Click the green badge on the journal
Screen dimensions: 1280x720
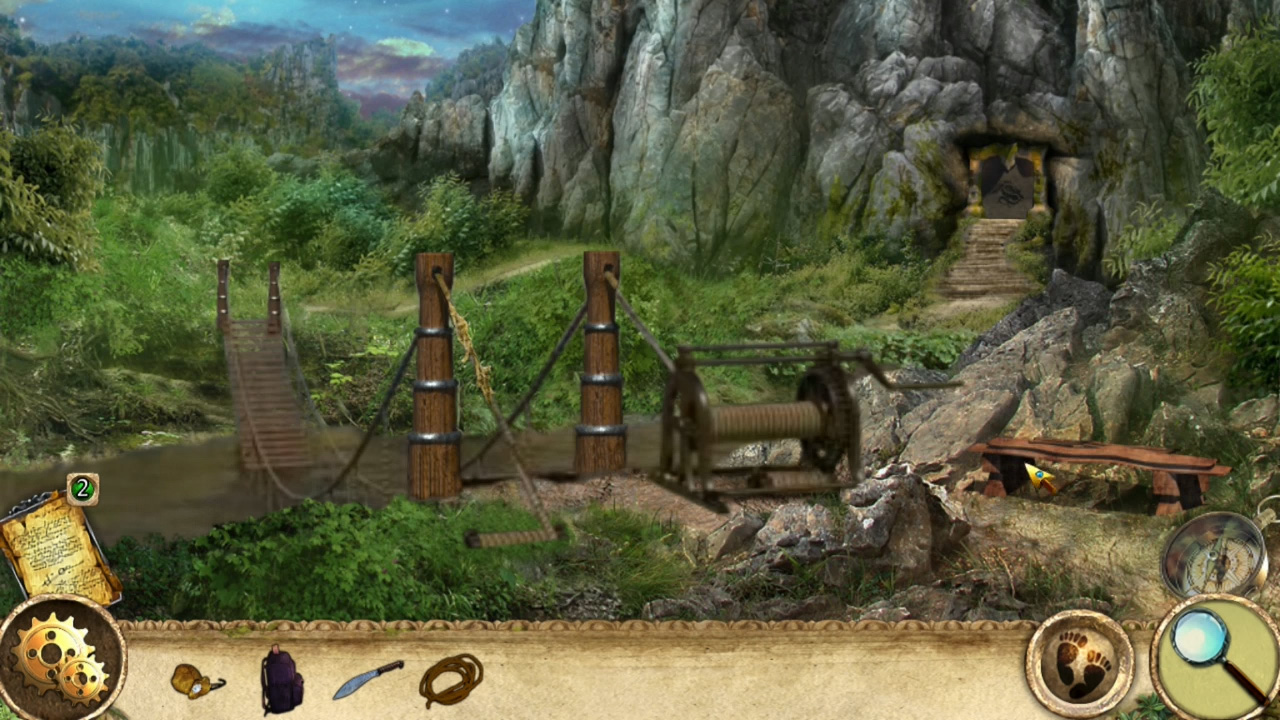tap(84, 489)
